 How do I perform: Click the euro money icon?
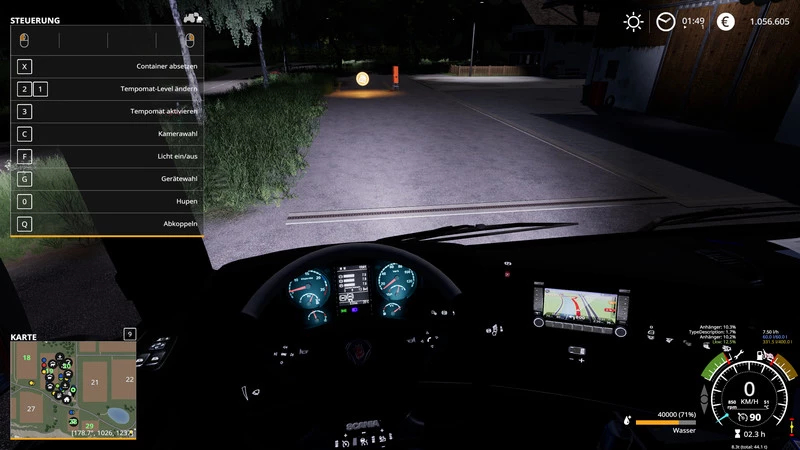726,21
